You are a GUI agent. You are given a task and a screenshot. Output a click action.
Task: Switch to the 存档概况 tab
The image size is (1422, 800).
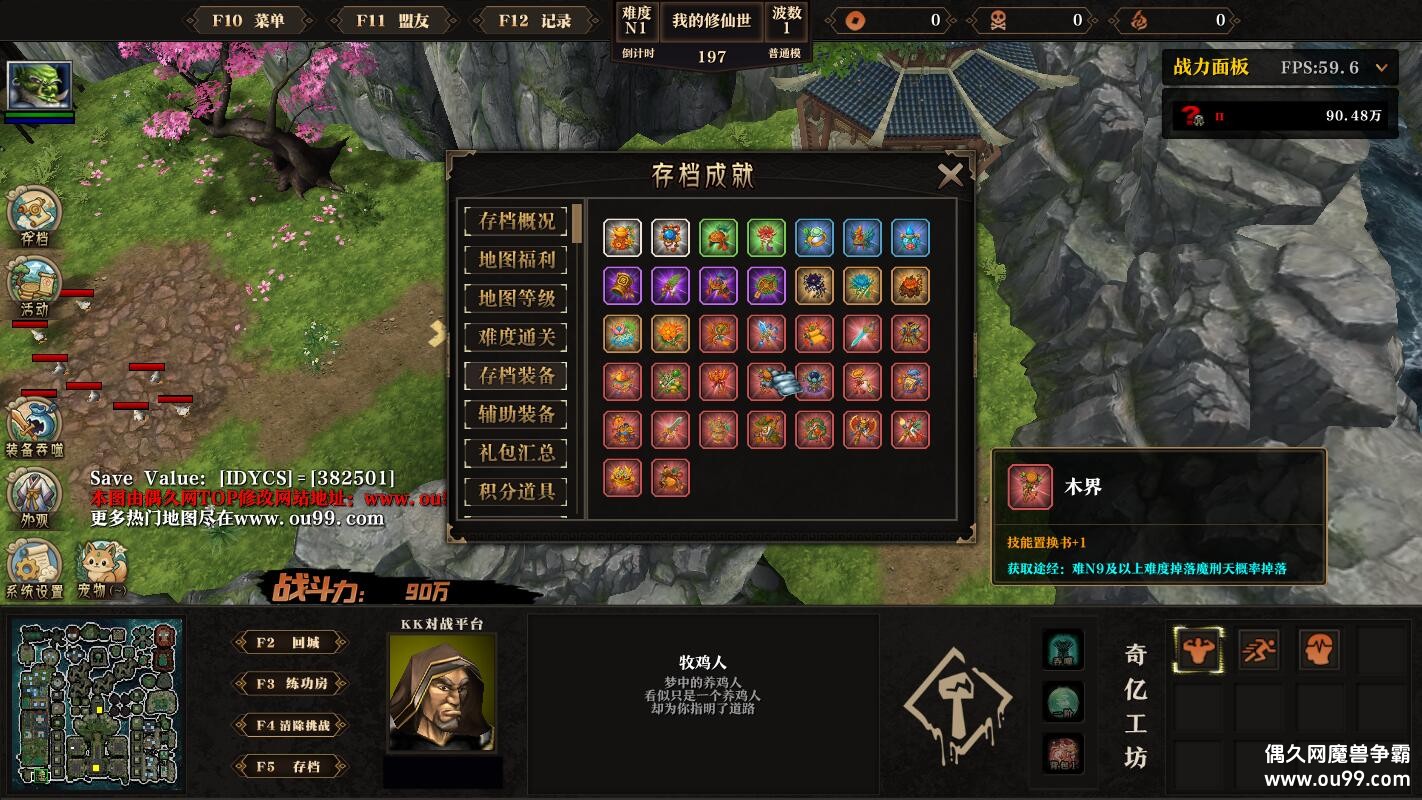point(516,221)
